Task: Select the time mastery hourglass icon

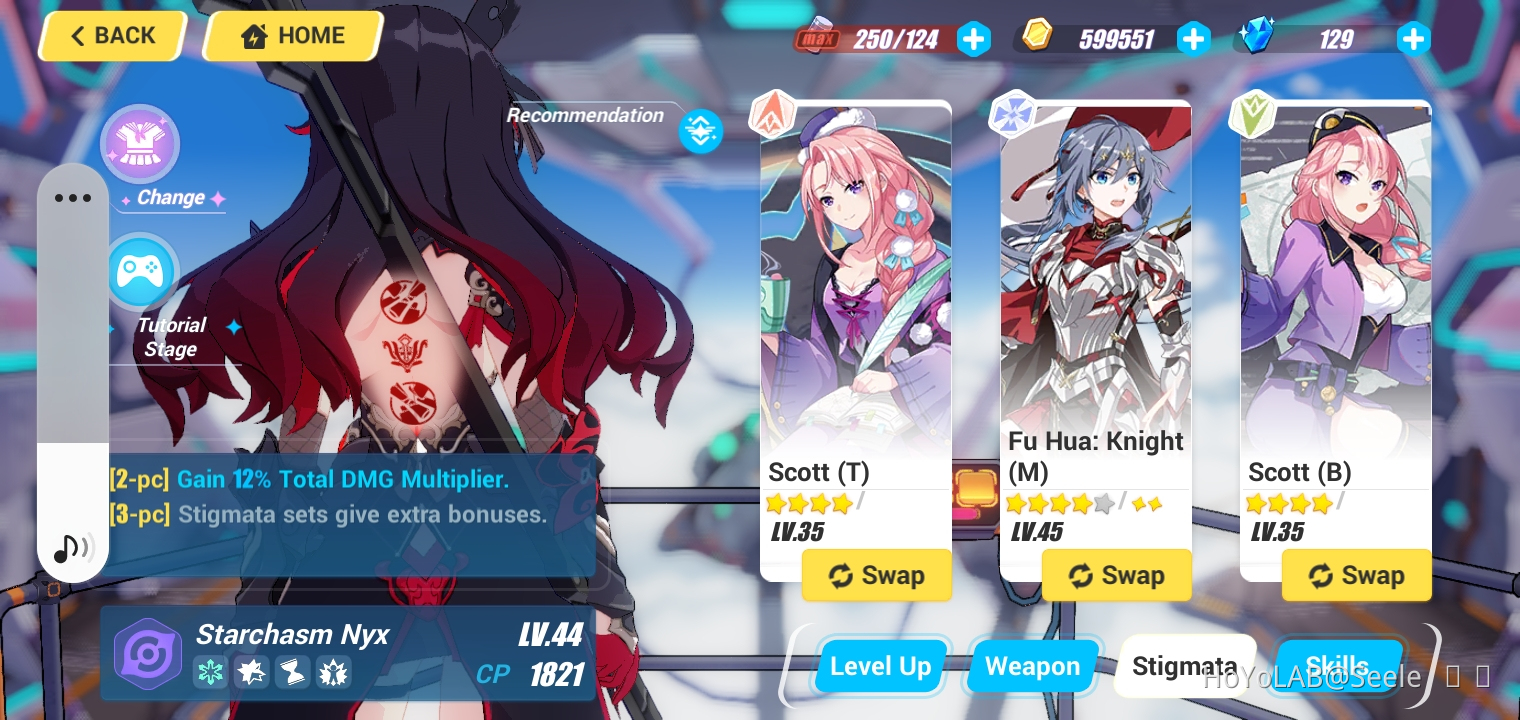Action: tap(293, 672)
